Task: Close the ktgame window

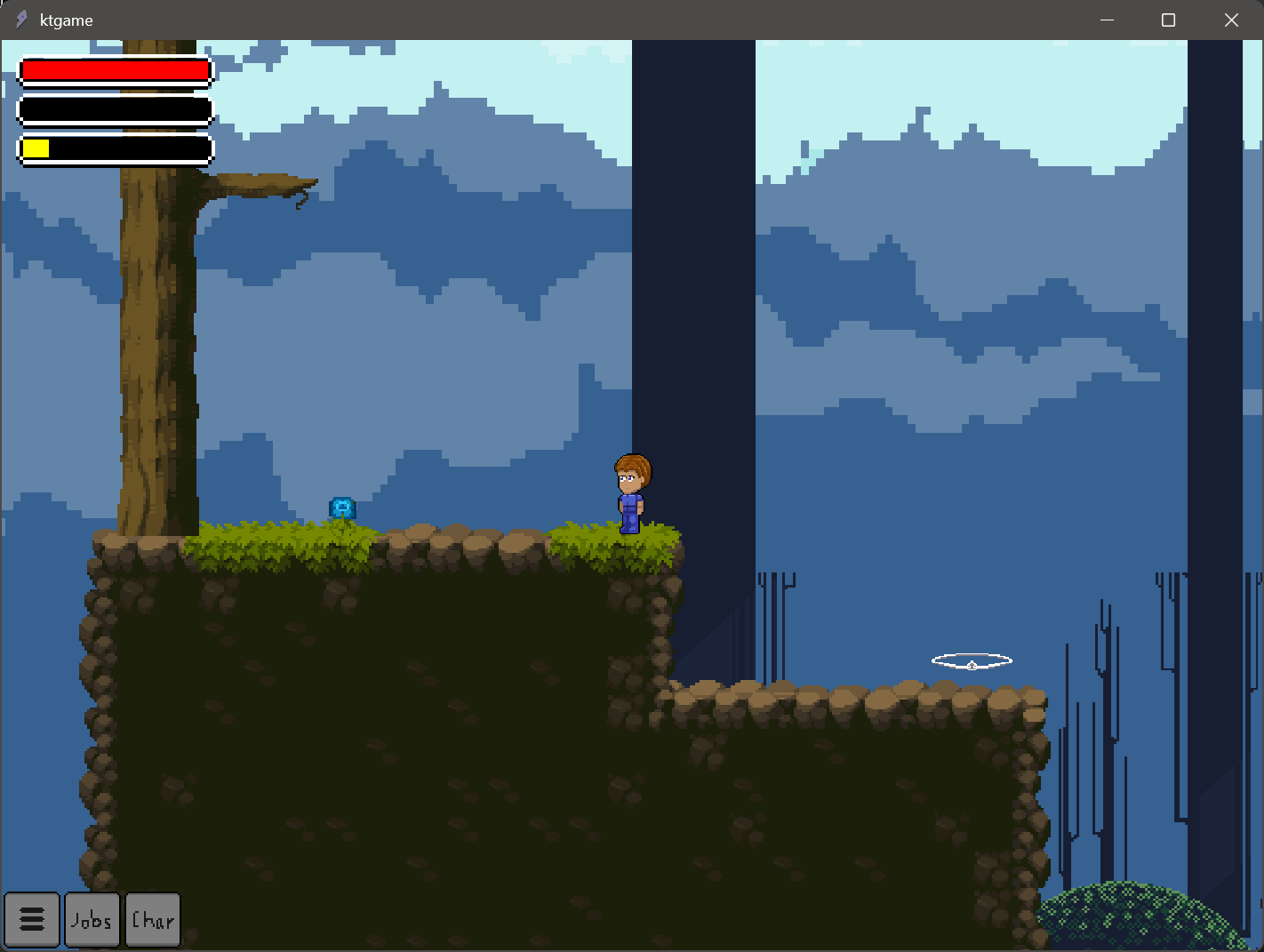Action: (1231, 20)
